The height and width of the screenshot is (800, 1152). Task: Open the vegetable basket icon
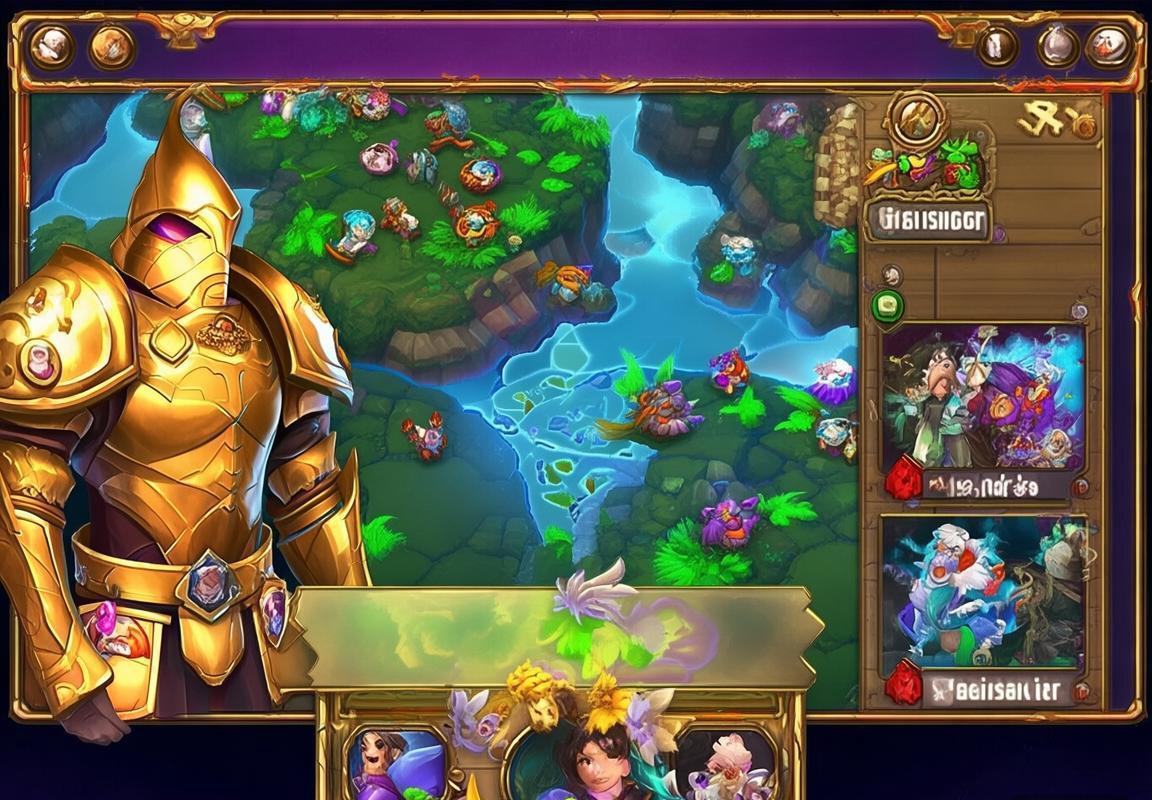point(925,166)
